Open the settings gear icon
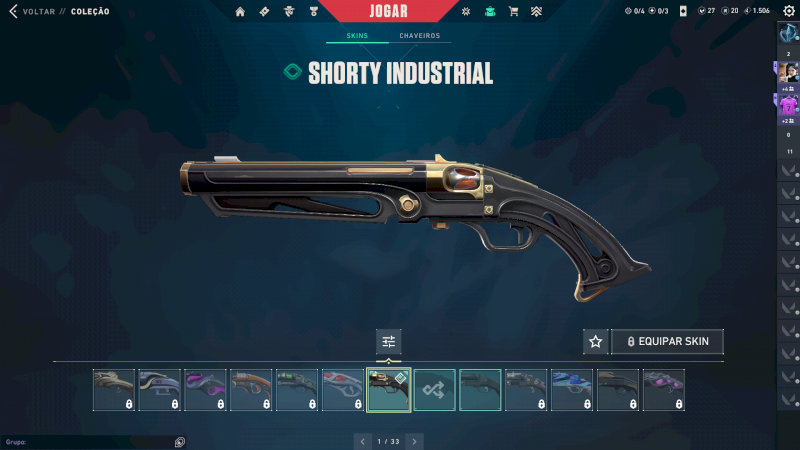The image size is (800, 450). [x=788, y=11]
